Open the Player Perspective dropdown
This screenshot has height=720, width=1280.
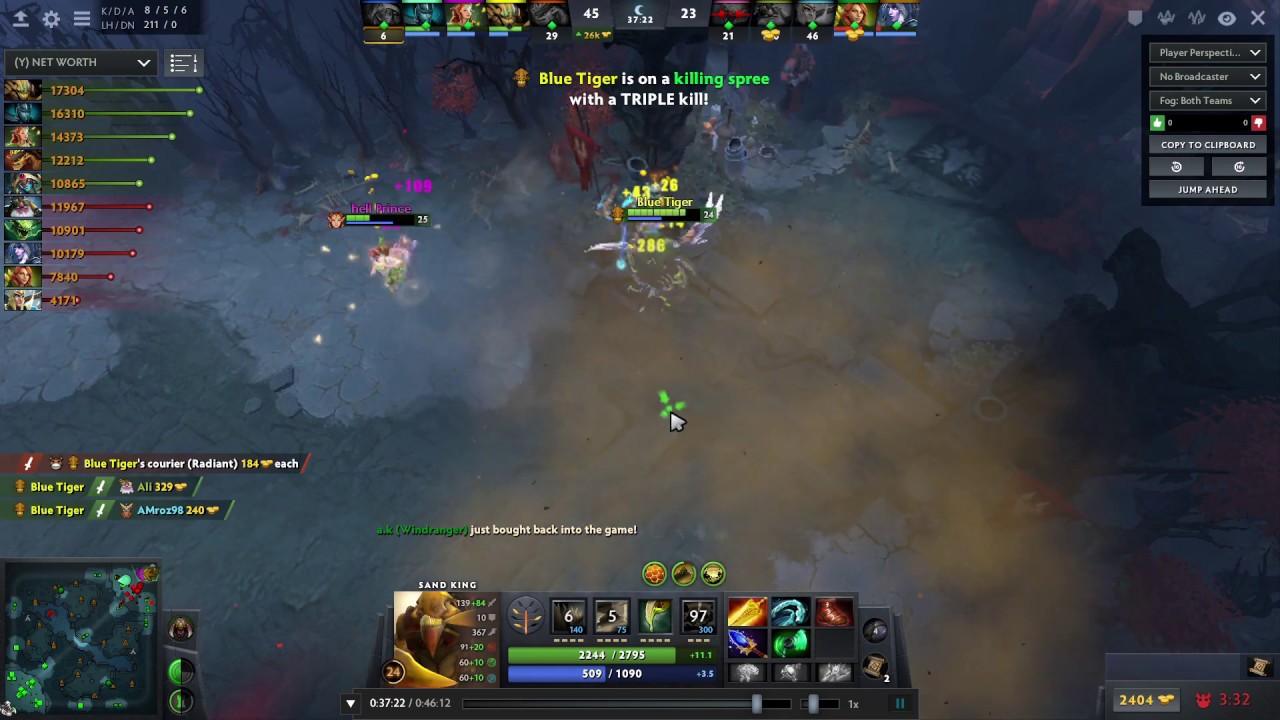[x=1208, y=52]
